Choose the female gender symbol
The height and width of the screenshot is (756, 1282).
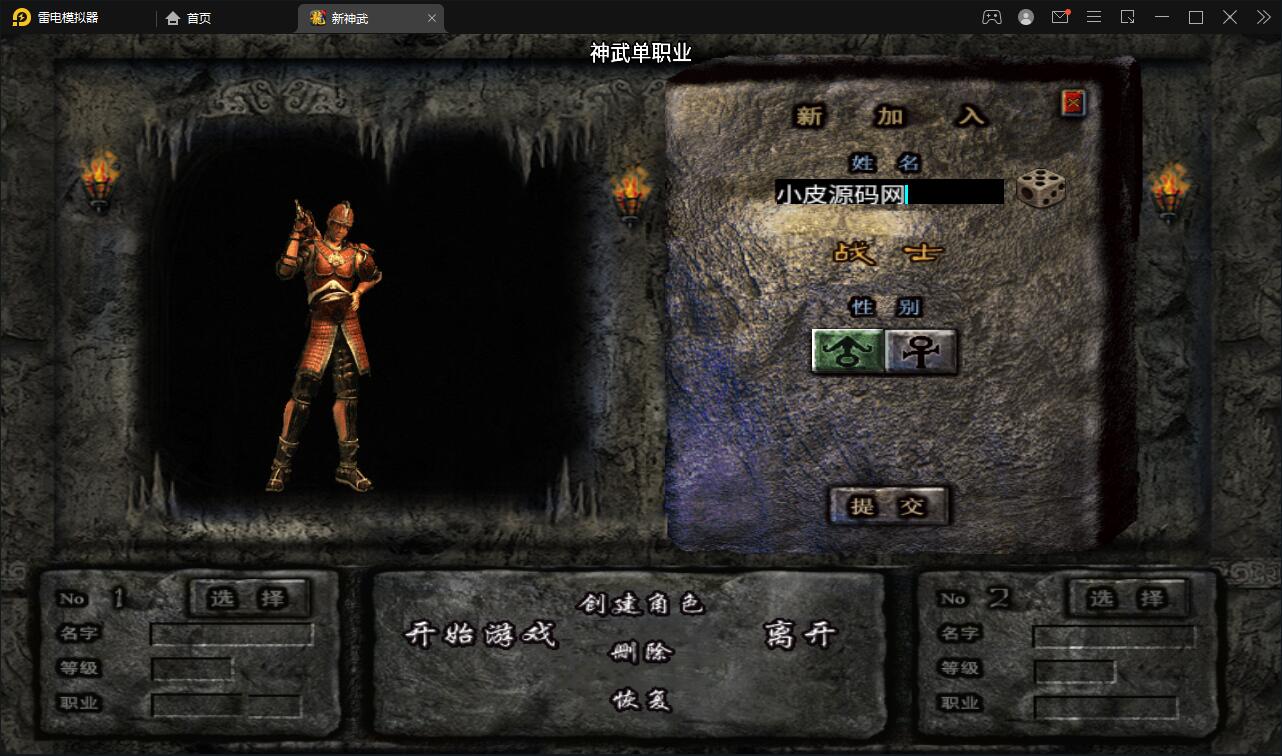point(921,351)
